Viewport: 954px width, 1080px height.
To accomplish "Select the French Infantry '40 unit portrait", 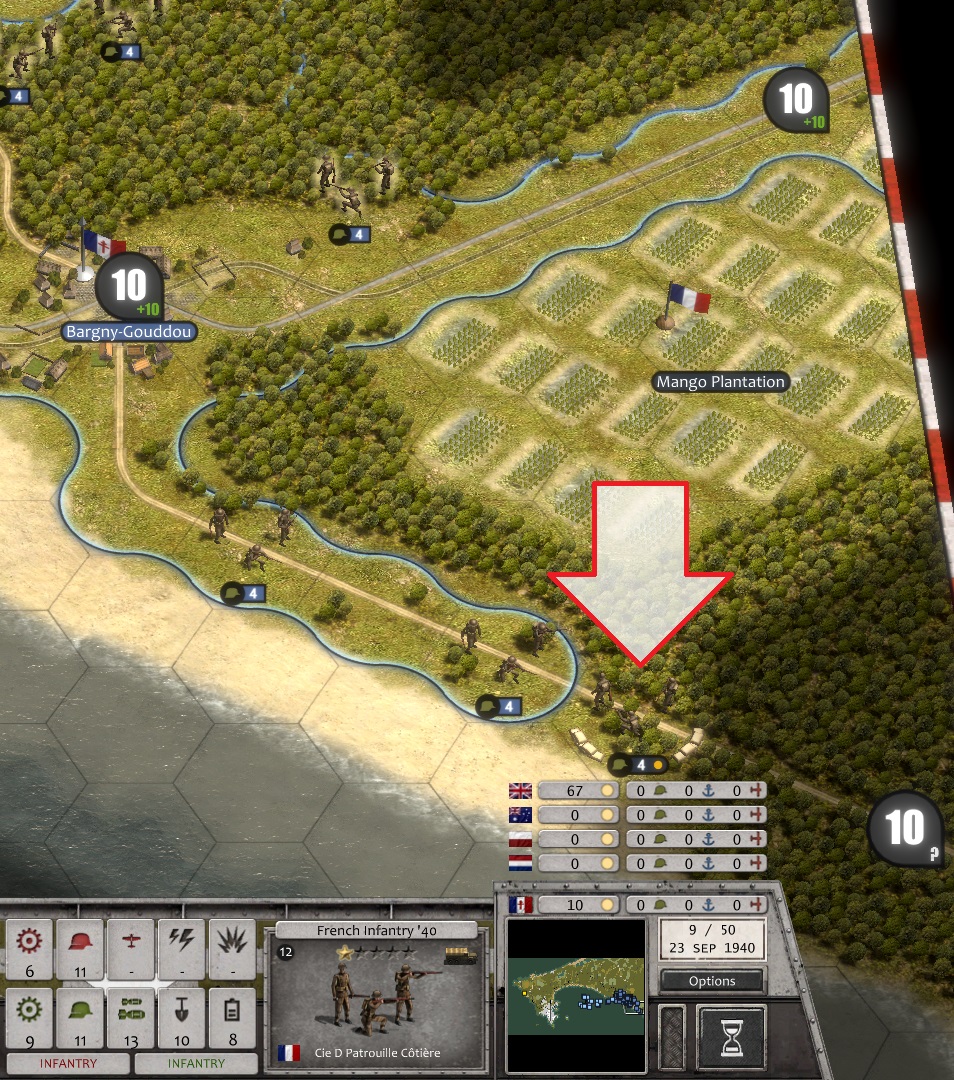I will pos(375,998).
